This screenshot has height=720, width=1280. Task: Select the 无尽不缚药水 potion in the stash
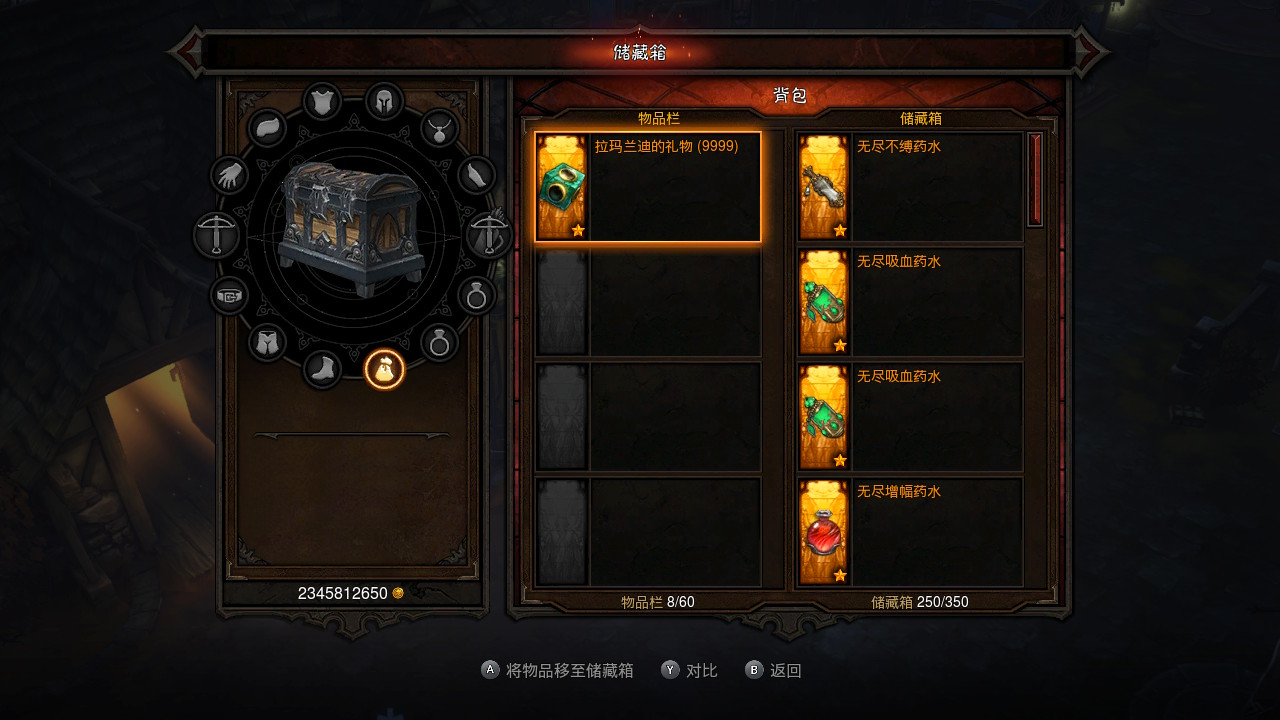coord(910,187)
